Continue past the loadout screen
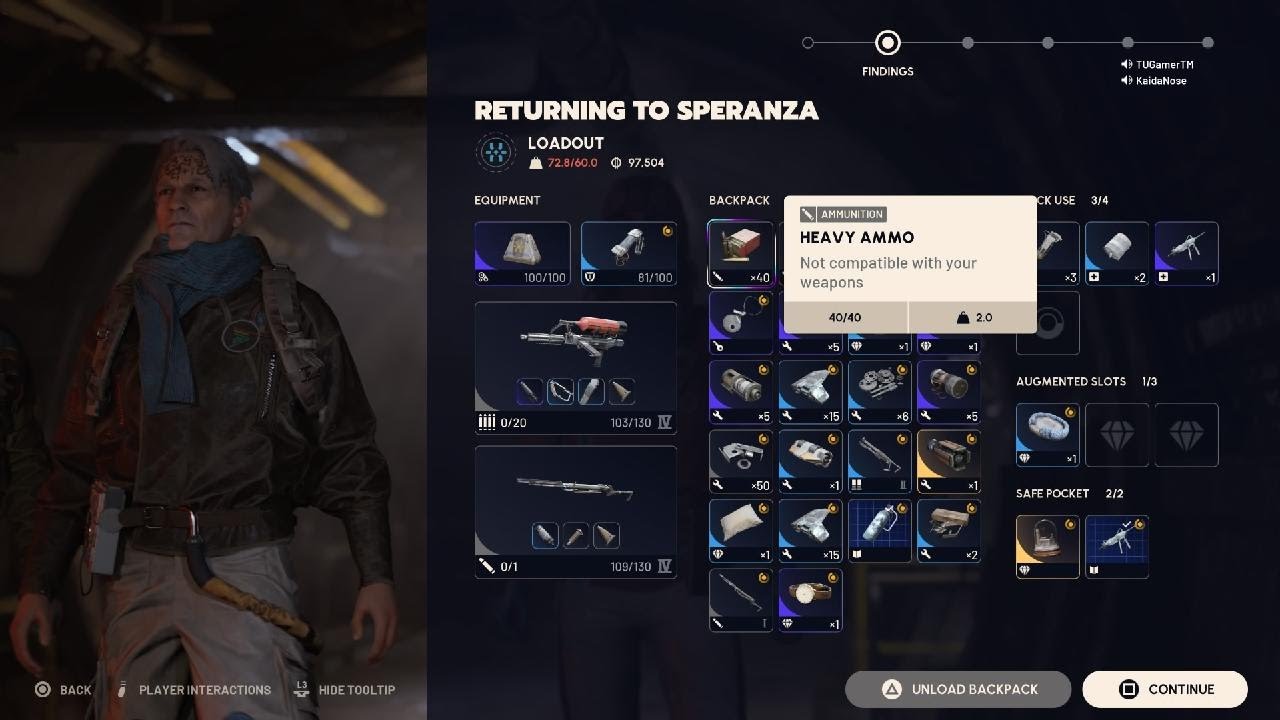This screenshot has width=1280, height=720. tap(1165, 689)
